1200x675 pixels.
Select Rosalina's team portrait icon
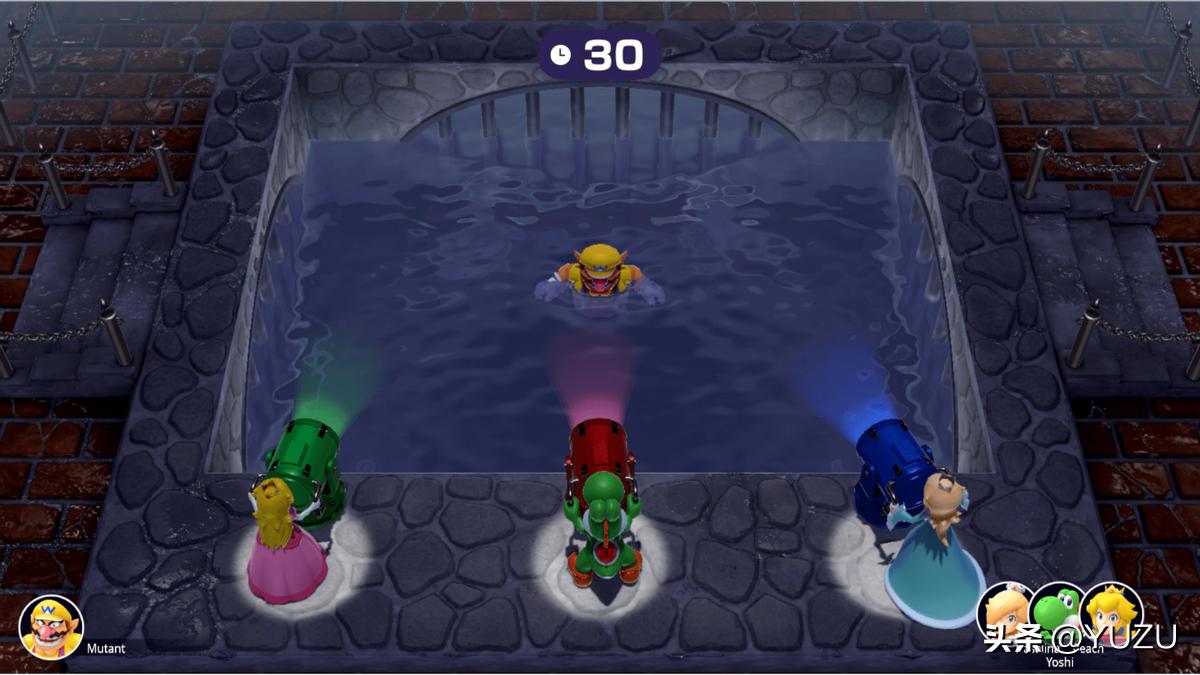pyautogui.click(x=1003, y=611)
